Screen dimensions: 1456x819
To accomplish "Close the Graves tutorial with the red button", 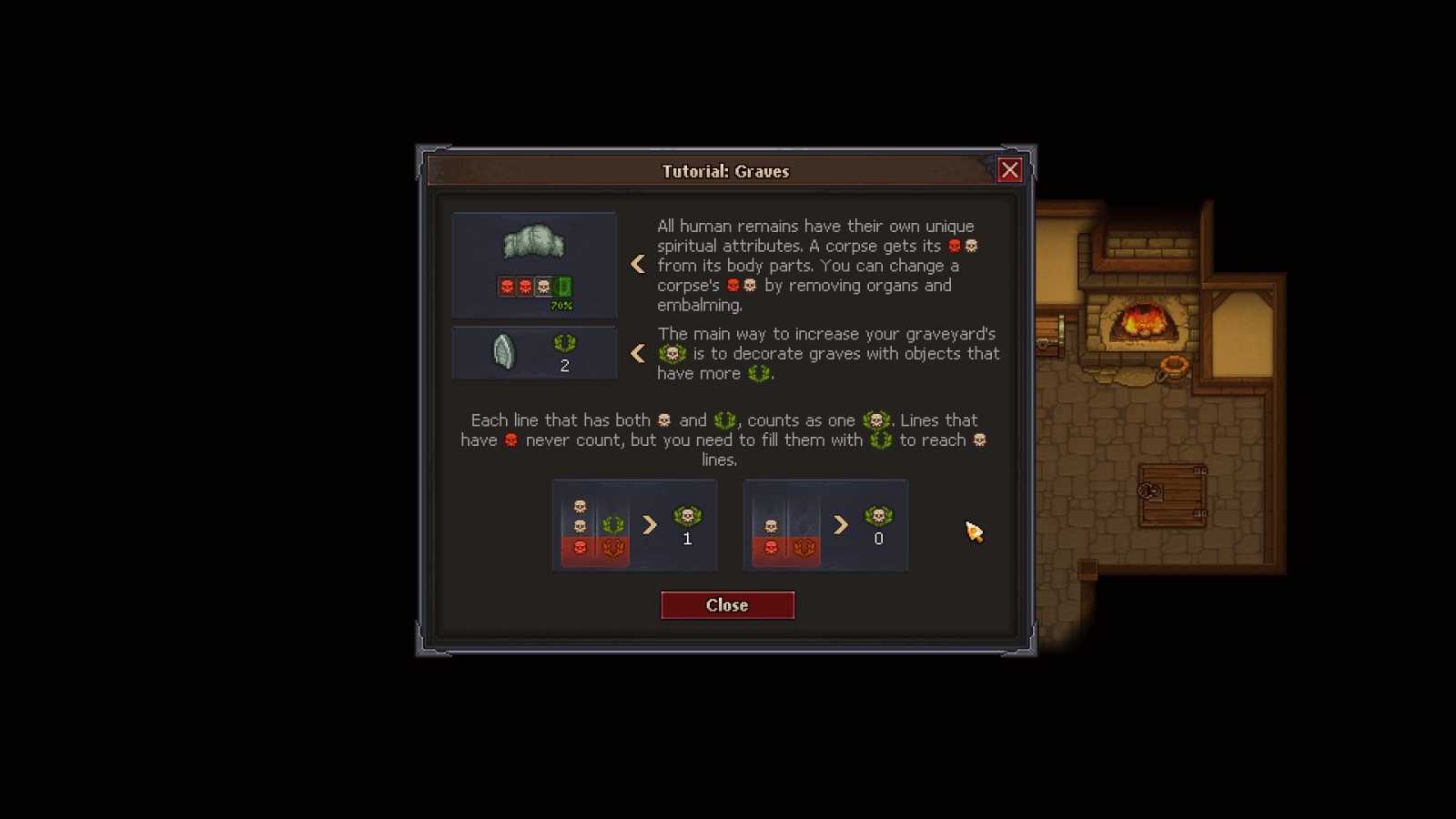I will (x=727, y=605).
